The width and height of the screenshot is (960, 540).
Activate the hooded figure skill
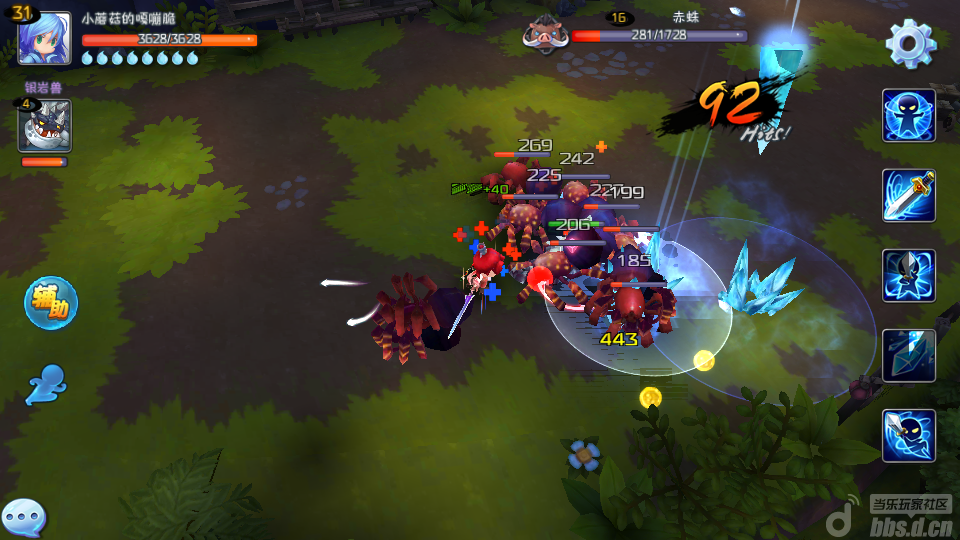(x=909, y=276)
